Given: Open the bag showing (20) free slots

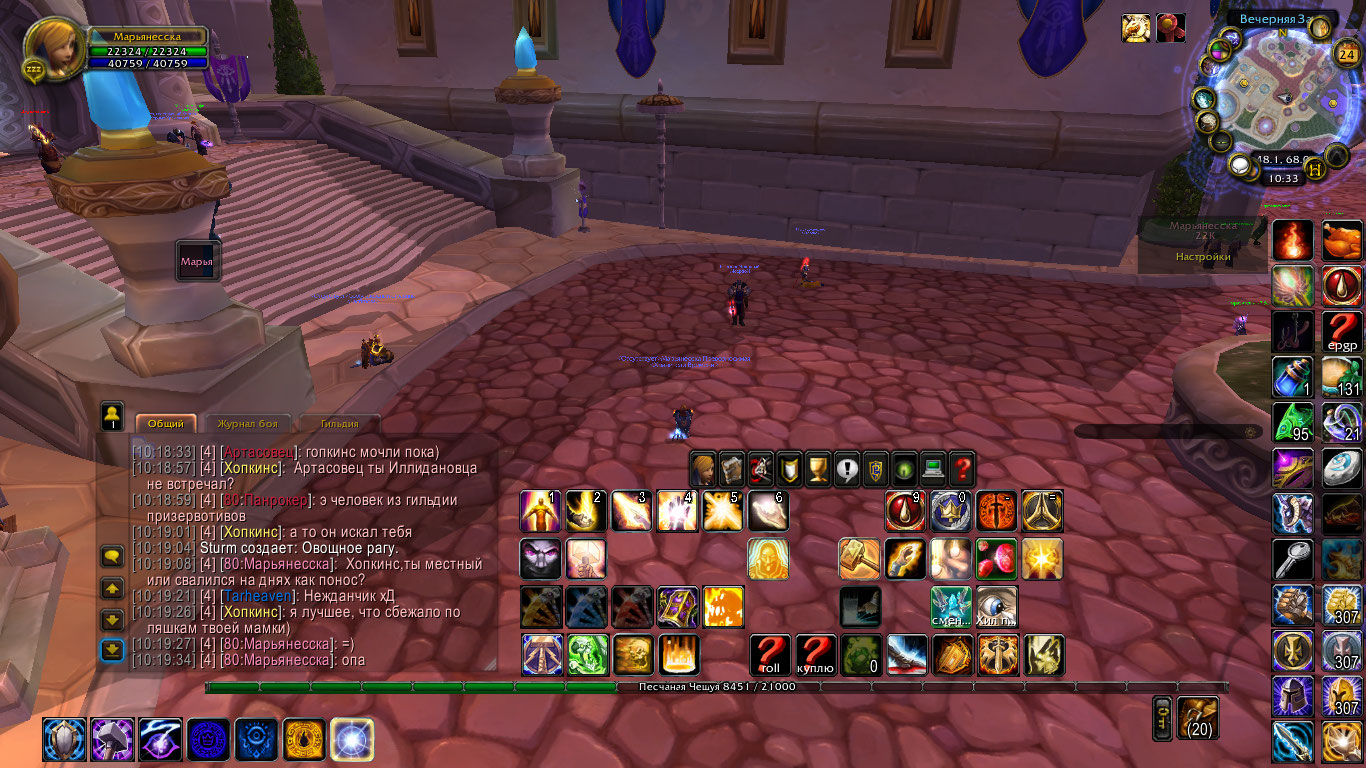Looking at the screenshot, I should click(x=1198, y=717).
